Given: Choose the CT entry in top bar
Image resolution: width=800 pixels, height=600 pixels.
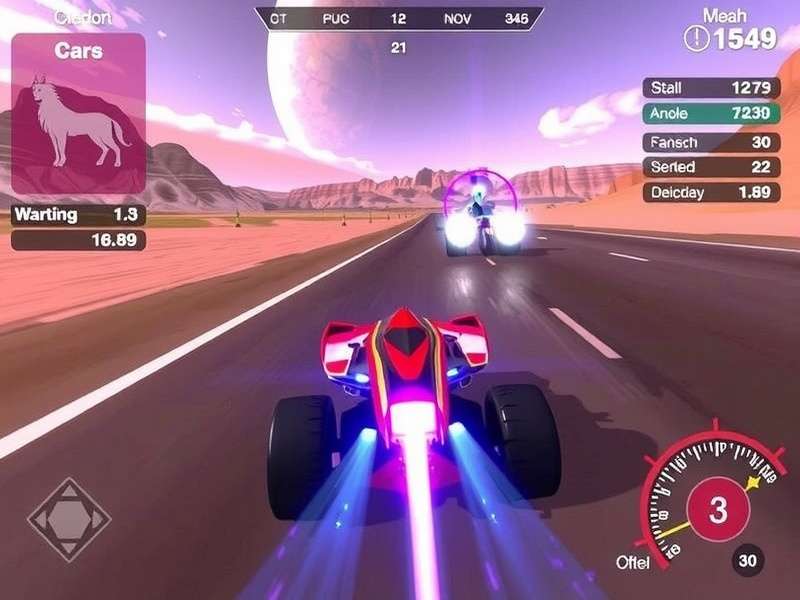Looking at the screenshot, I should (x=279, y=18).
